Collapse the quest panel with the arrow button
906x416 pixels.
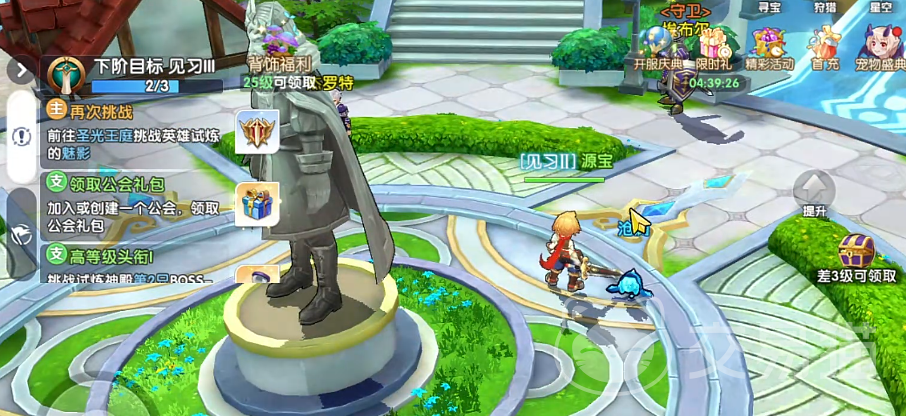click(x=21, y=71)
